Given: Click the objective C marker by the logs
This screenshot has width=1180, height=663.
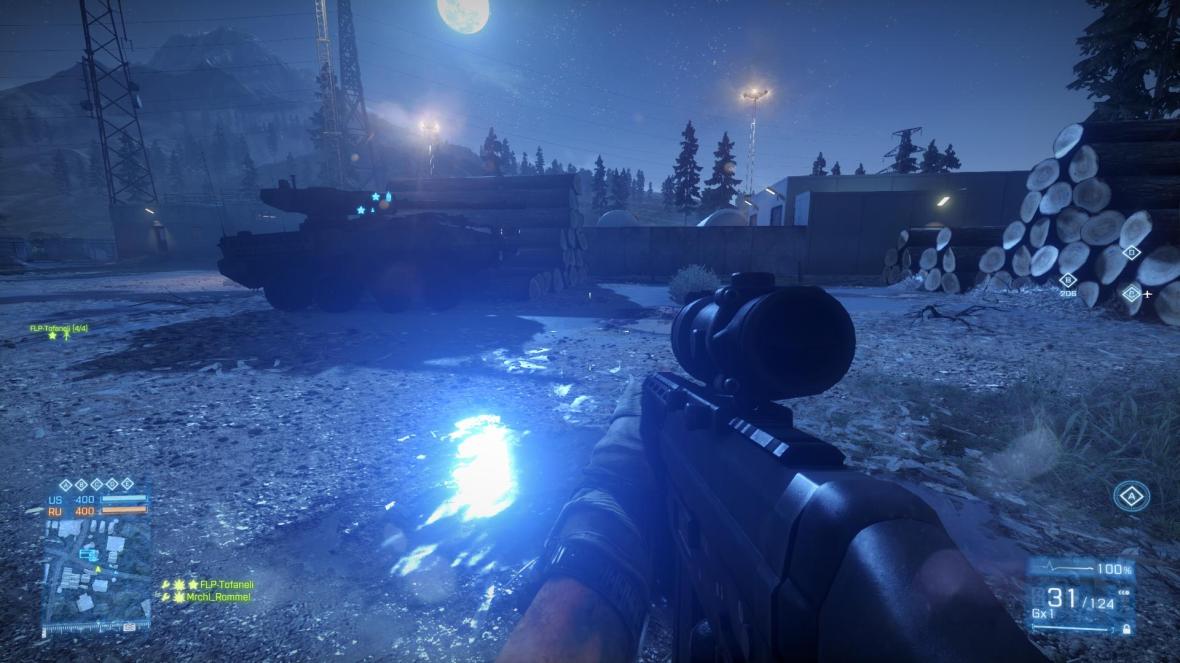Looking at the screenshot, I should [1131, 293].
